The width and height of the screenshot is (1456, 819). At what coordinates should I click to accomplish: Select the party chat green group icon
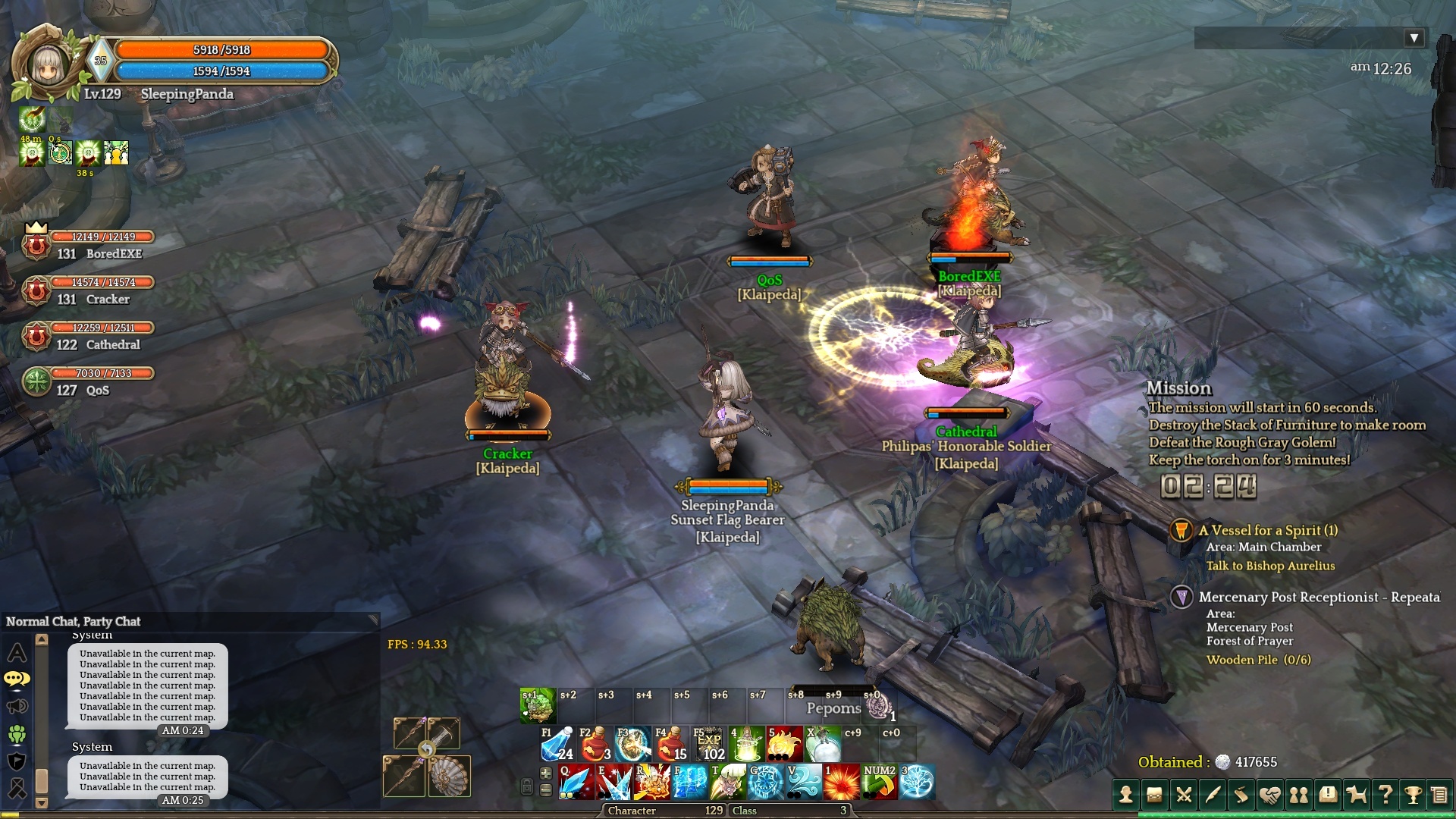tap(17, 734)
